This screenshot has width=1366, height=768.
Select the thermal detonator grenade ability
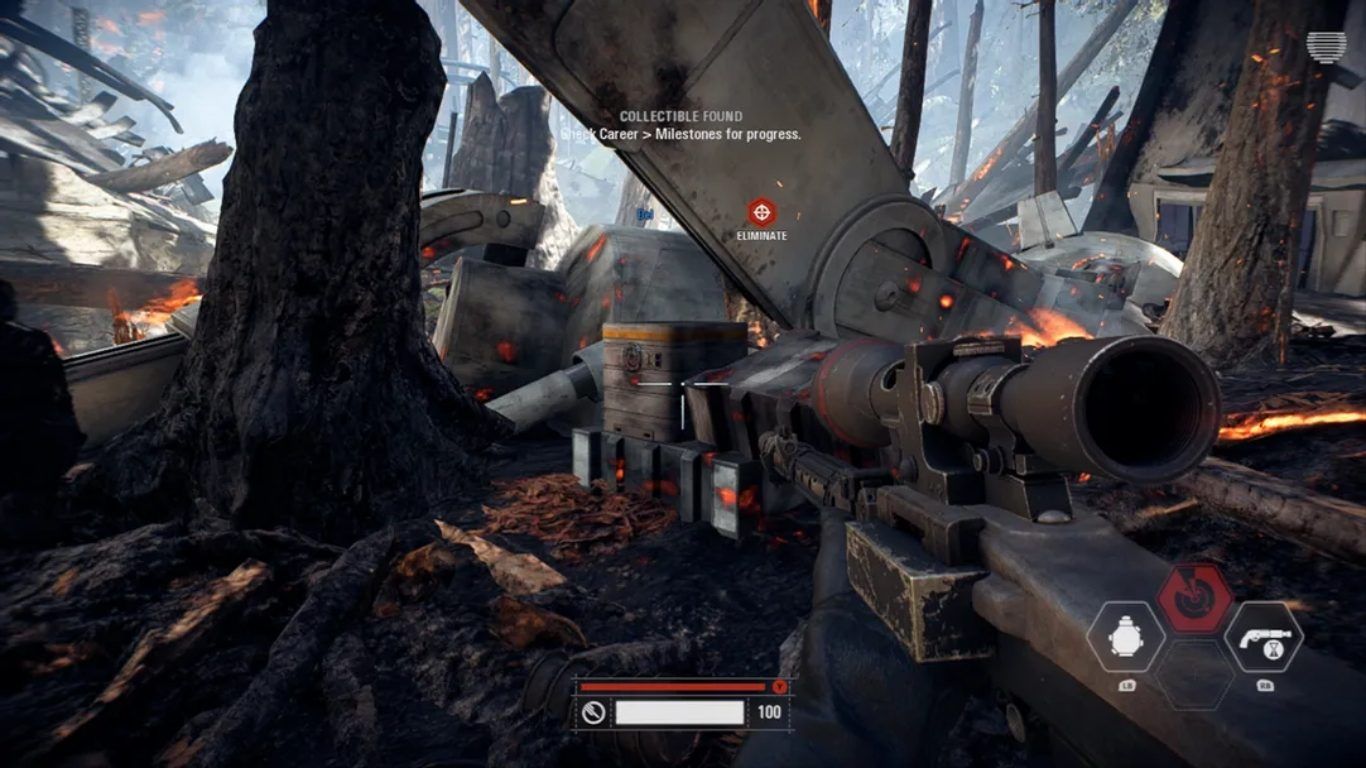coord(1125,637)
